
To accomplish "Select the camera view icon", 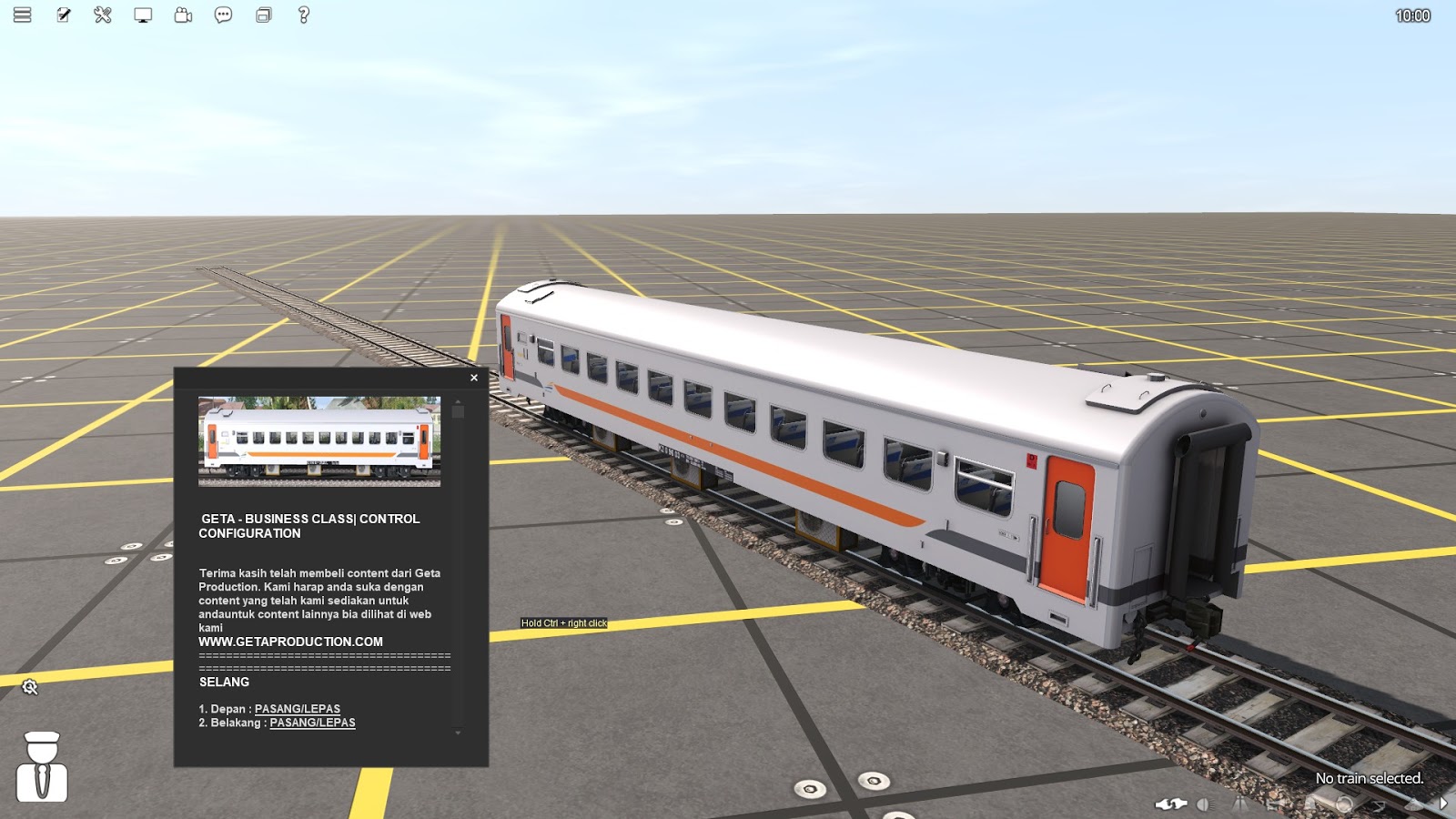I will pyautogui.click(x=181, y=15).
